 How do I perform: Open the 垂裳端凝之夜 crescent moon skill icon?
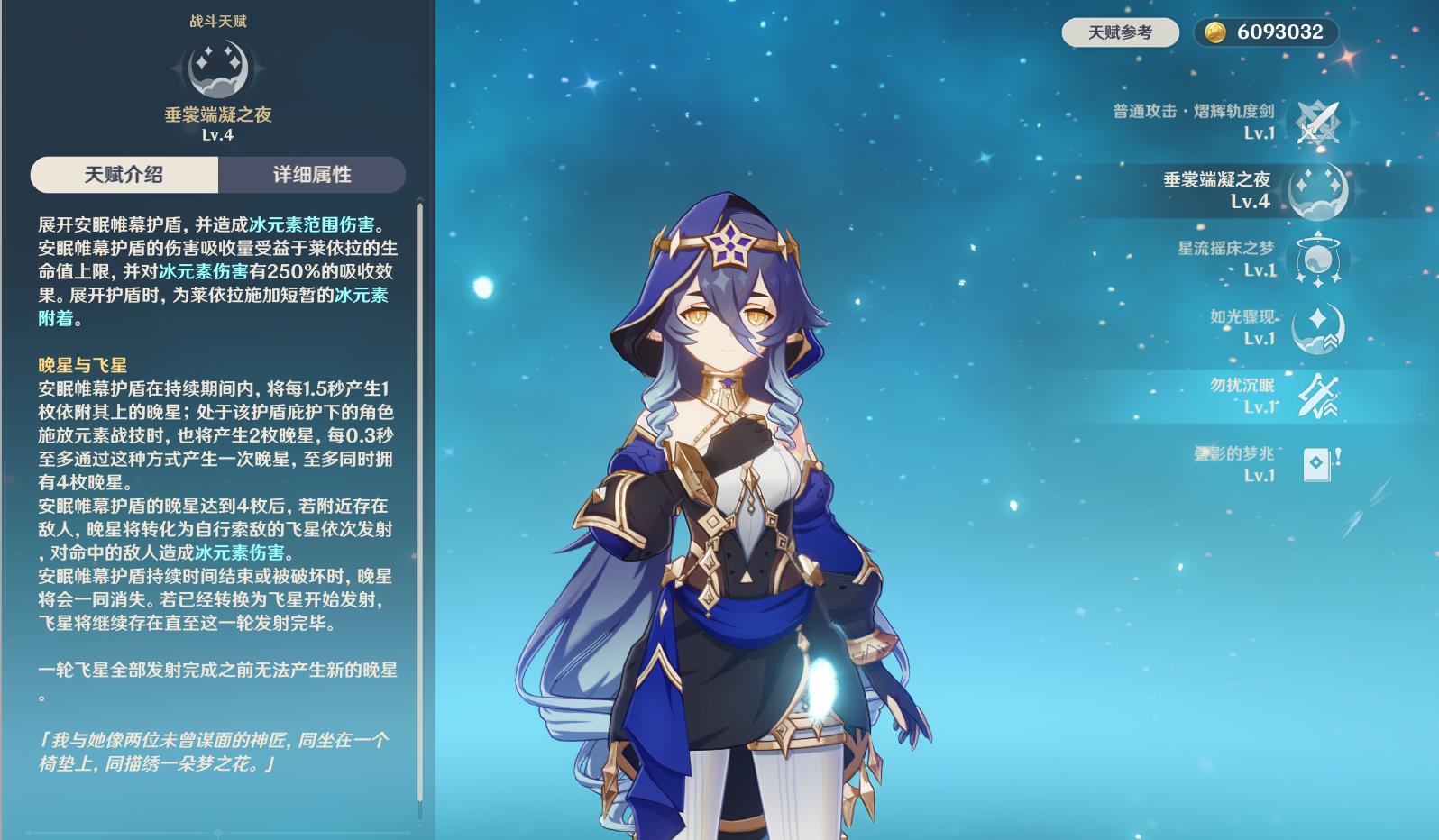point(1316,191)
